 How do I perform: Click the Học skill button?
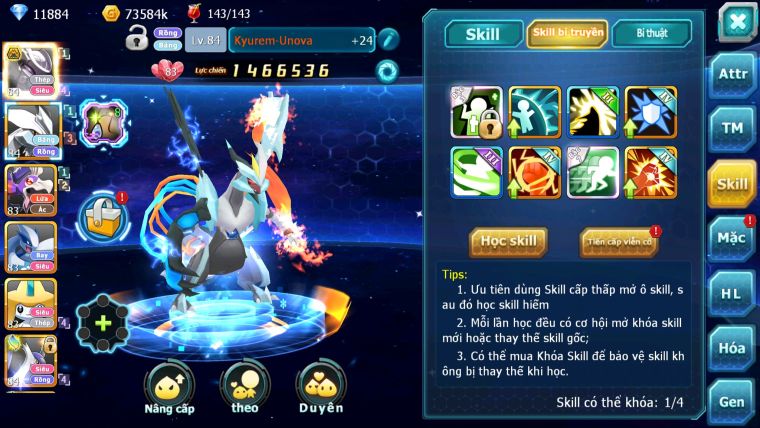click(509, 241)
